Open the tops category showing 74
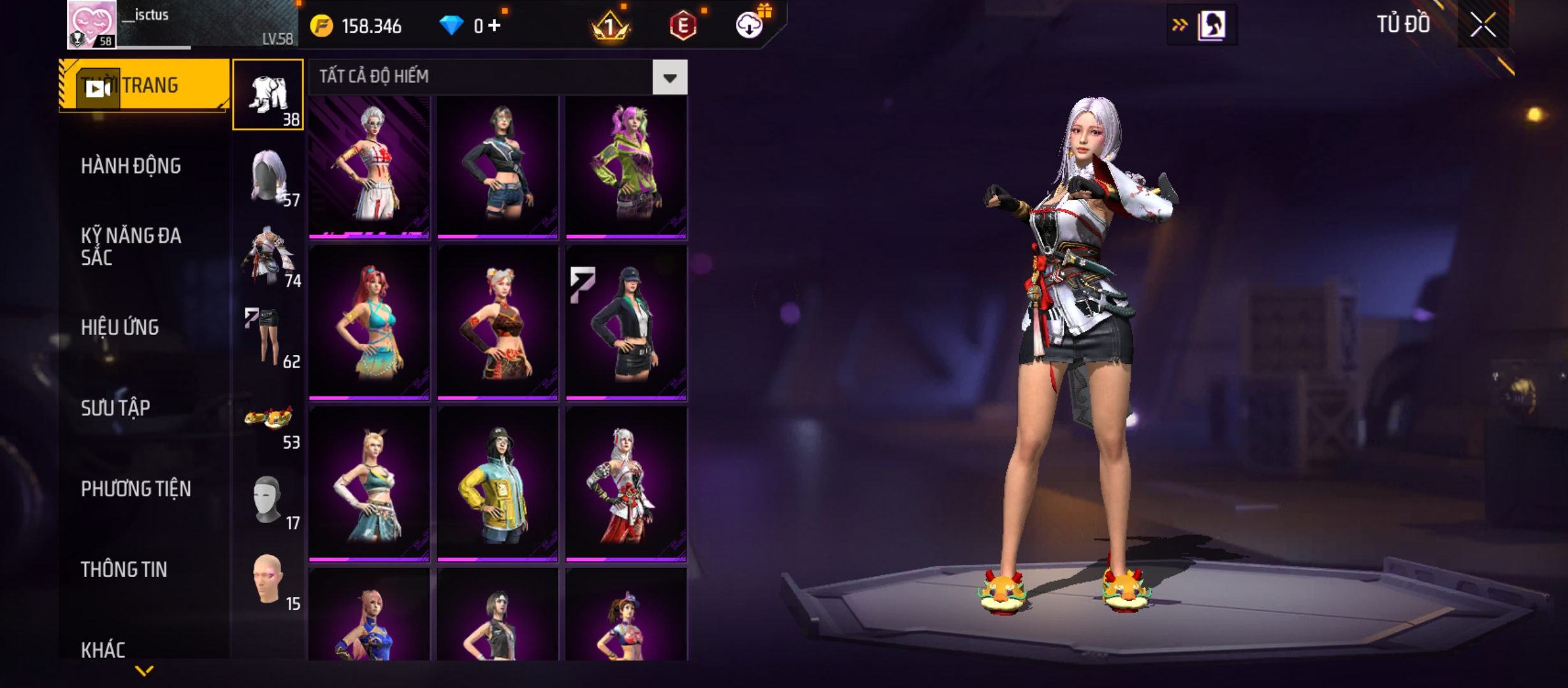This screenshot has height=688, width=1568. 268,256
